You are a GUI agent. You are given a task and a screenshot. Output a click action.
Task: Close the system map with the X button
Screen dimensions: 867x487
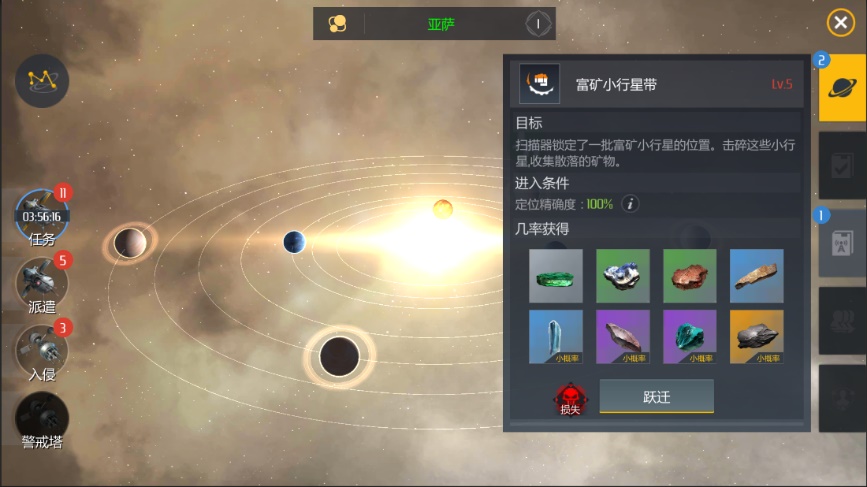[840, 24]
